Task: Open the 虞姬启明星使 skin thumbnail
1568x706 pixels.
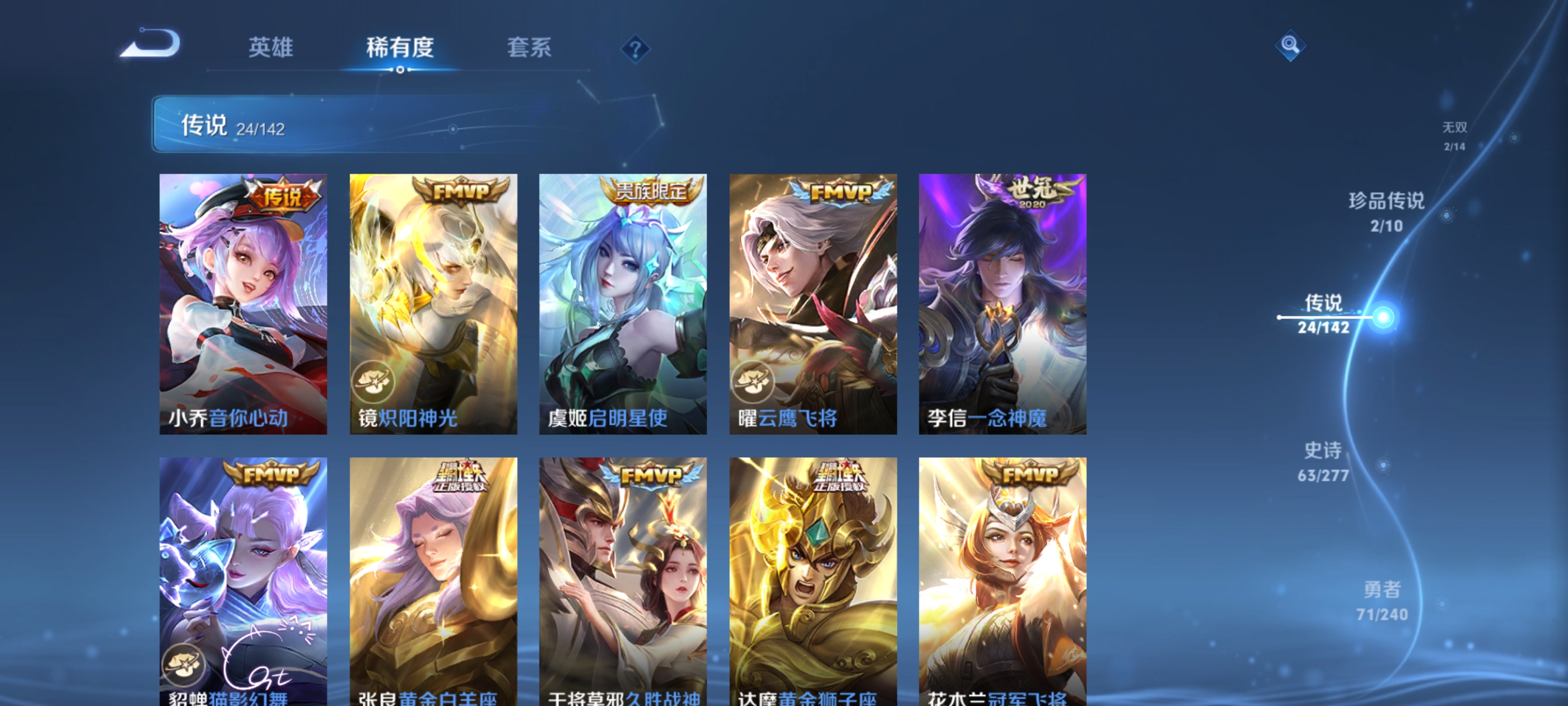Action: pyautogui.click(x=623, y=305)
